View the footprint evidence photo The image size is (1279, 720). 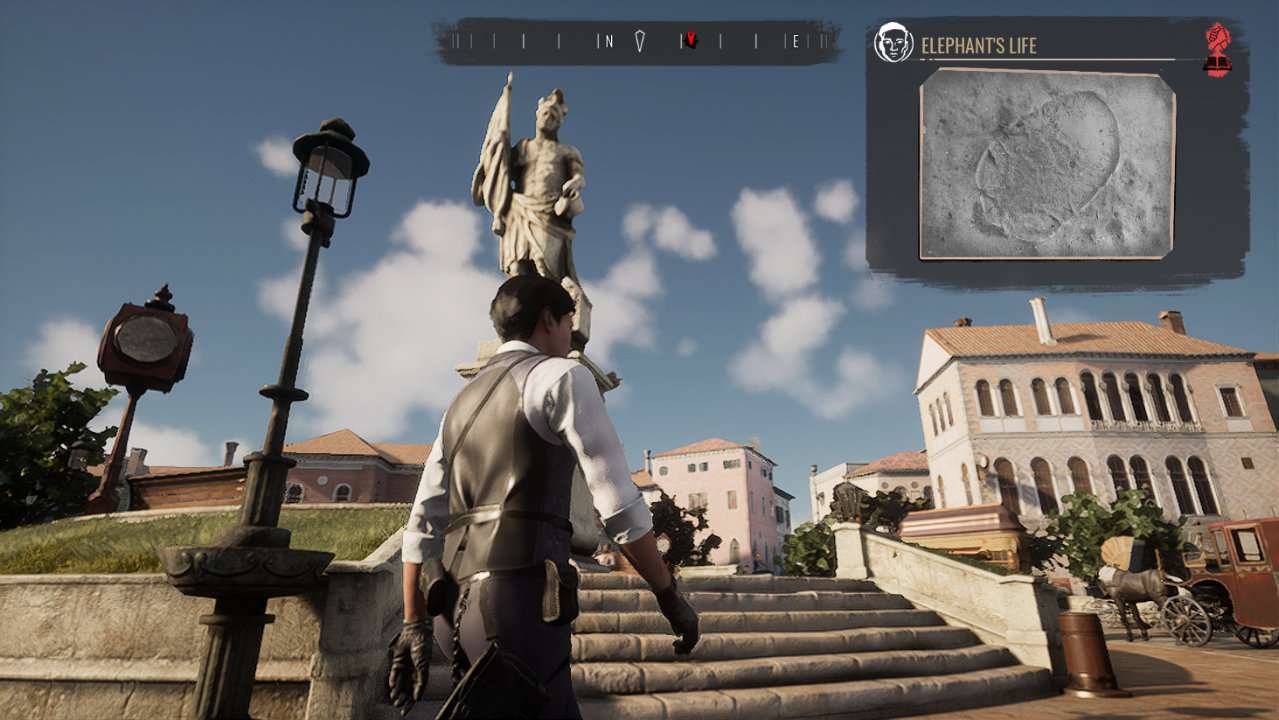(1046, 163)
